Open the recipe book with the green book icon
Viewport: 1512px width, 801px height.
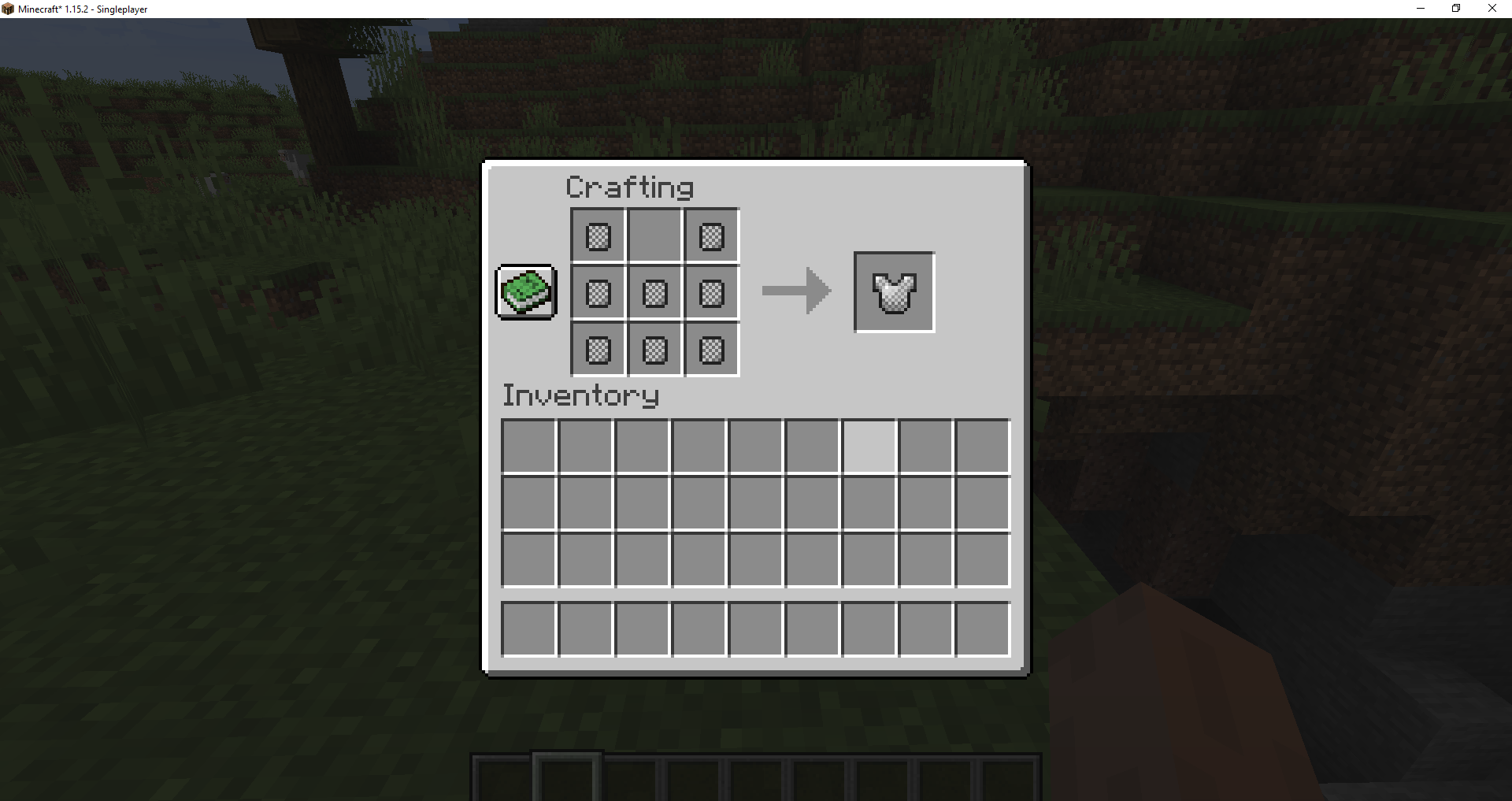click(x=525, y=292)
